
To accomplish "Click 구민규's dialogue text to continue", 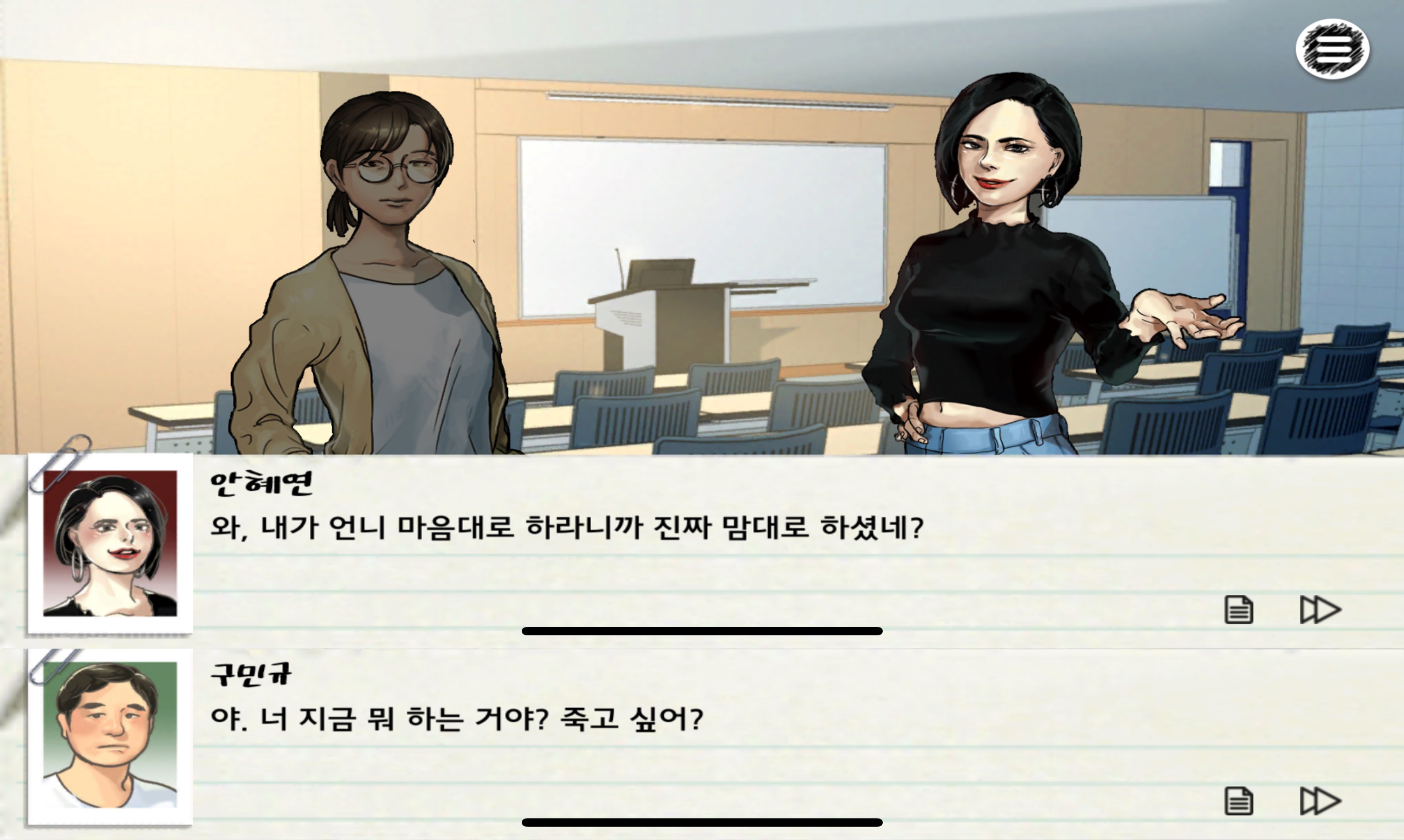I will pos(456,719).
